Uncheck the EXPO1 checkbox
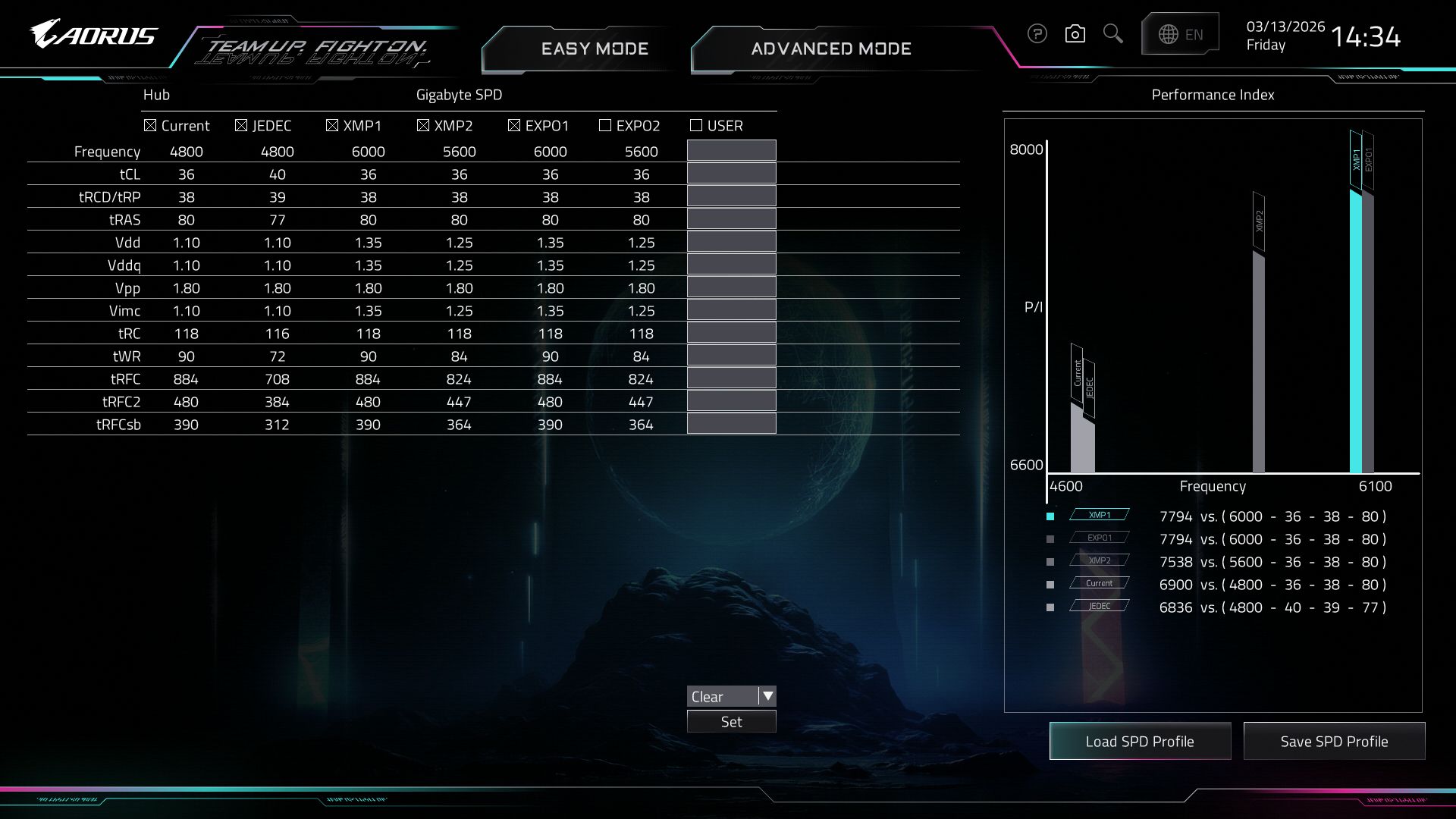This screenshot has width=1456, height=819. click(514, 126)
